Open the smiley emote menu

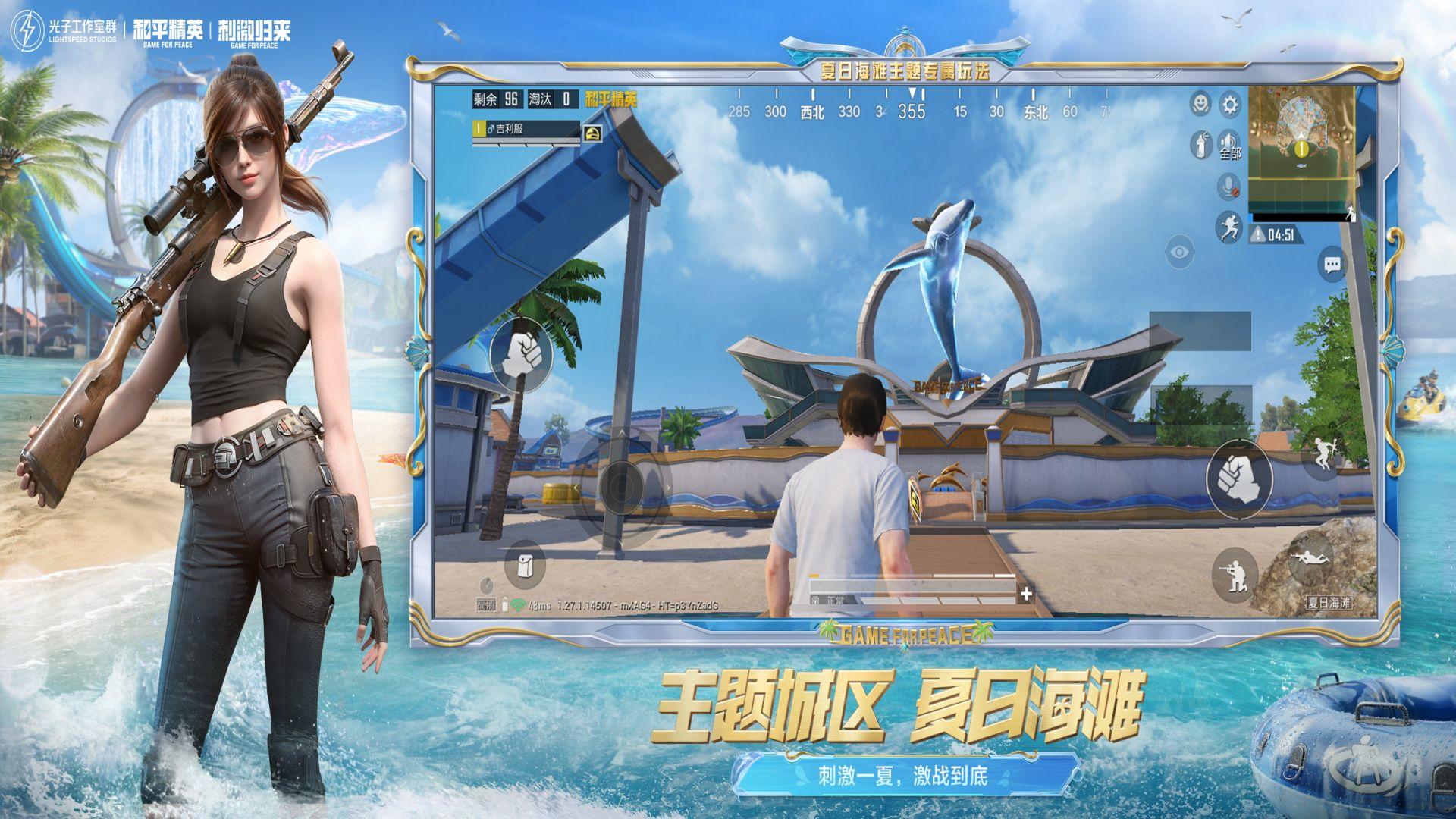1200,104
